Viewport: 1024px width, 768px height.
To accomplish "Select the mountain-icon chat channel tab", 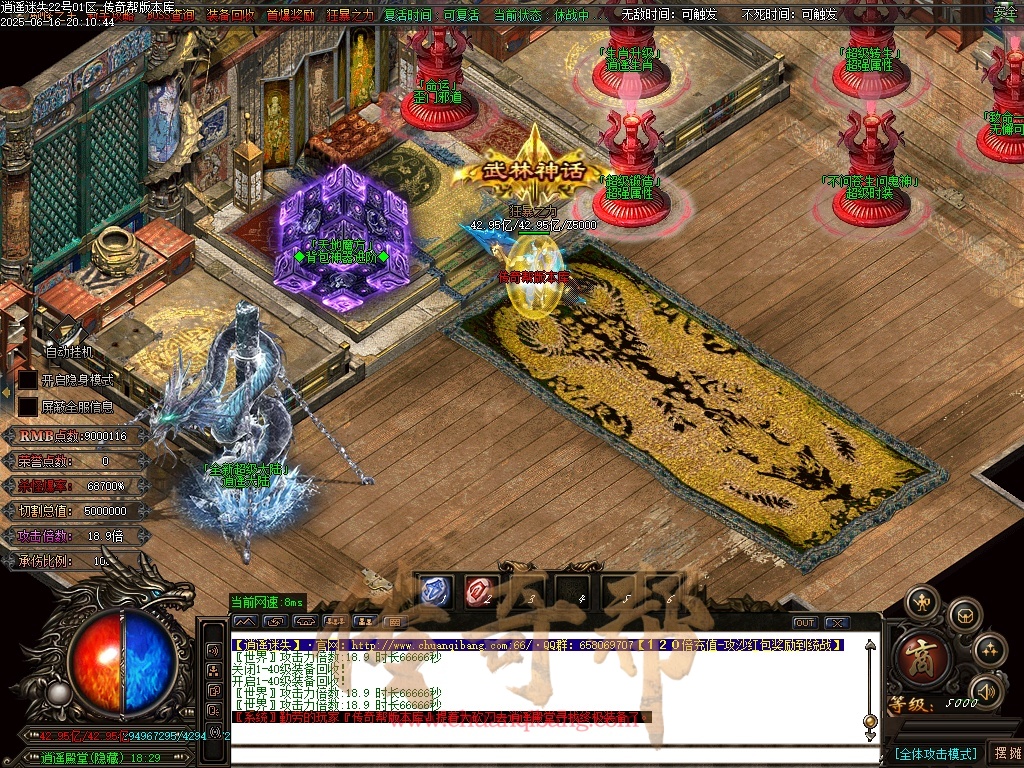I will [245, 622].
